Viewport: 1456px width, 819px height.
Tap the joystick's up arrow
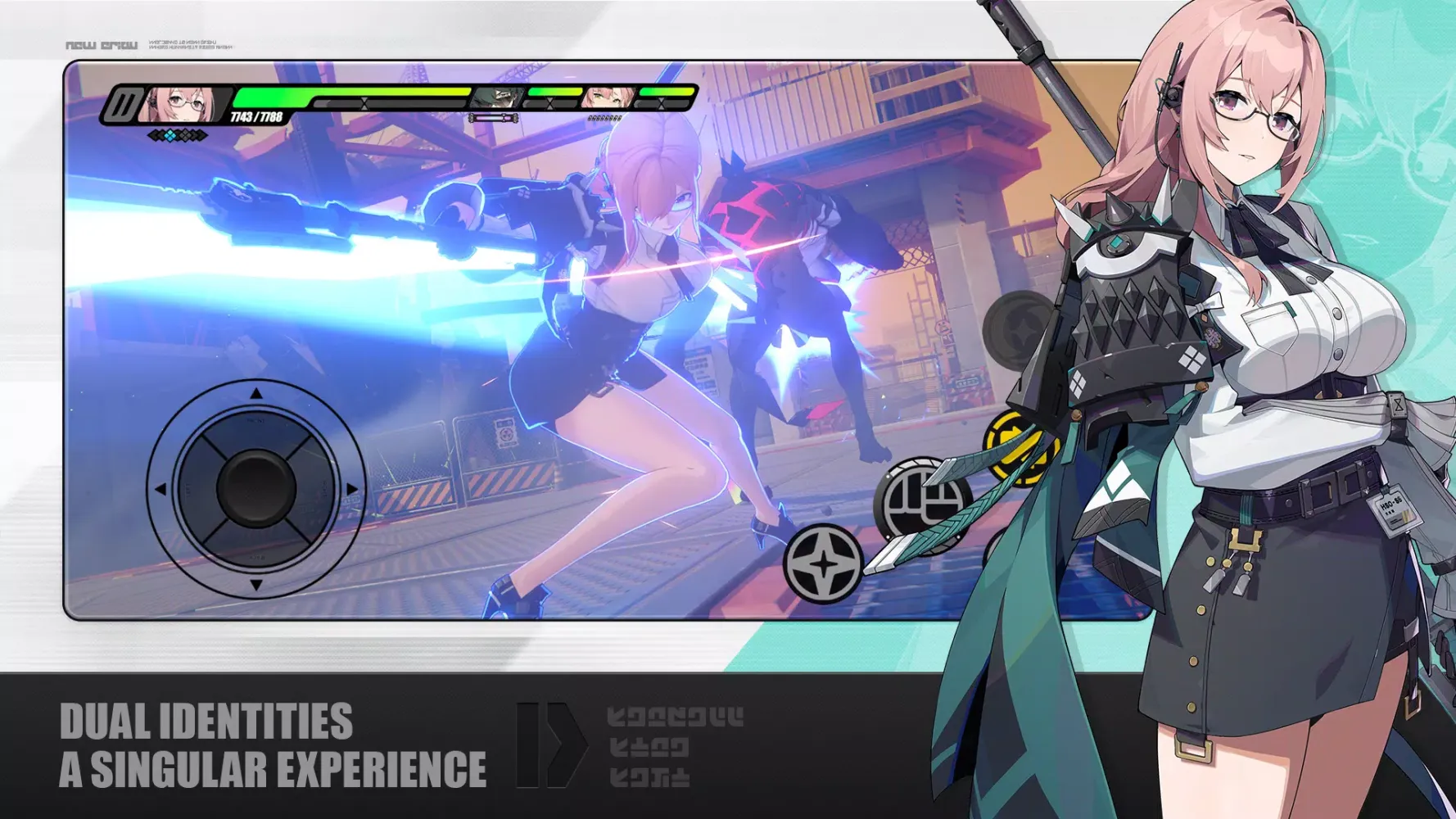coord(256,394)
